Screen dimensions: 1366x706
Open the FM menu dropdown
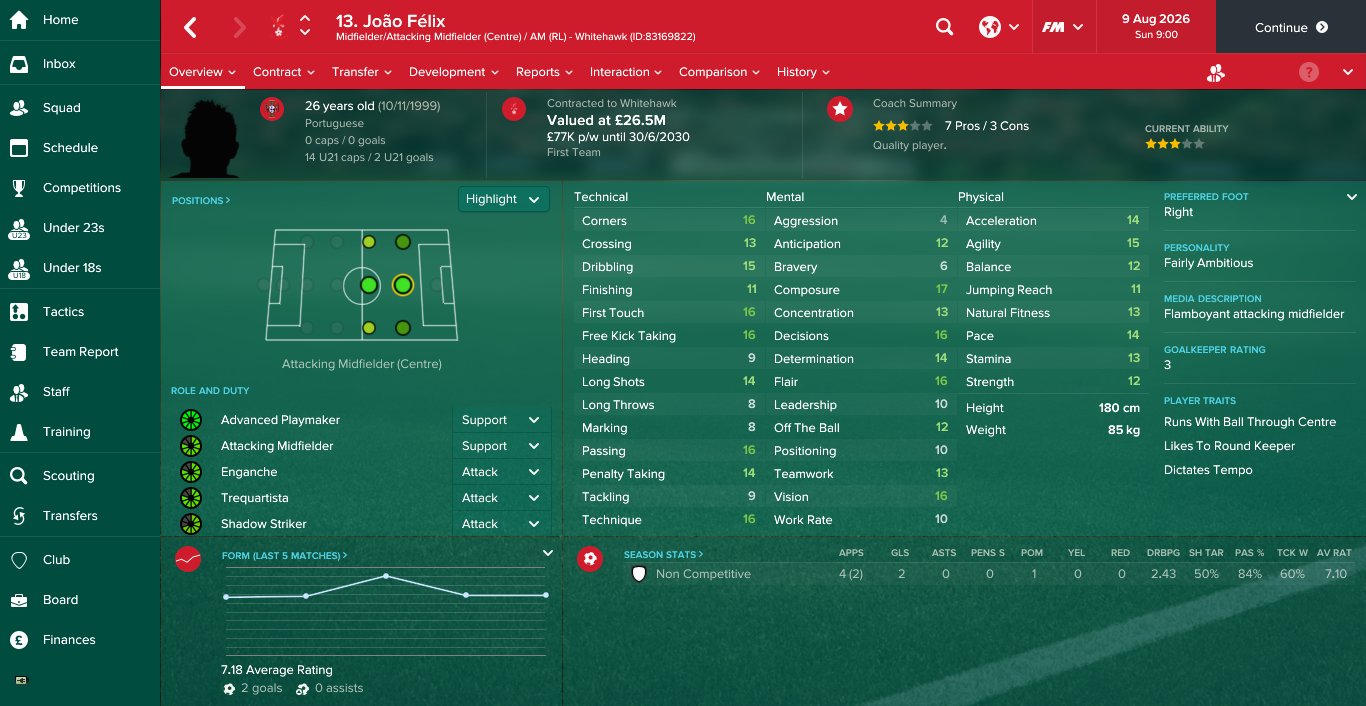pyautogui.click(x=1062, y=28)
